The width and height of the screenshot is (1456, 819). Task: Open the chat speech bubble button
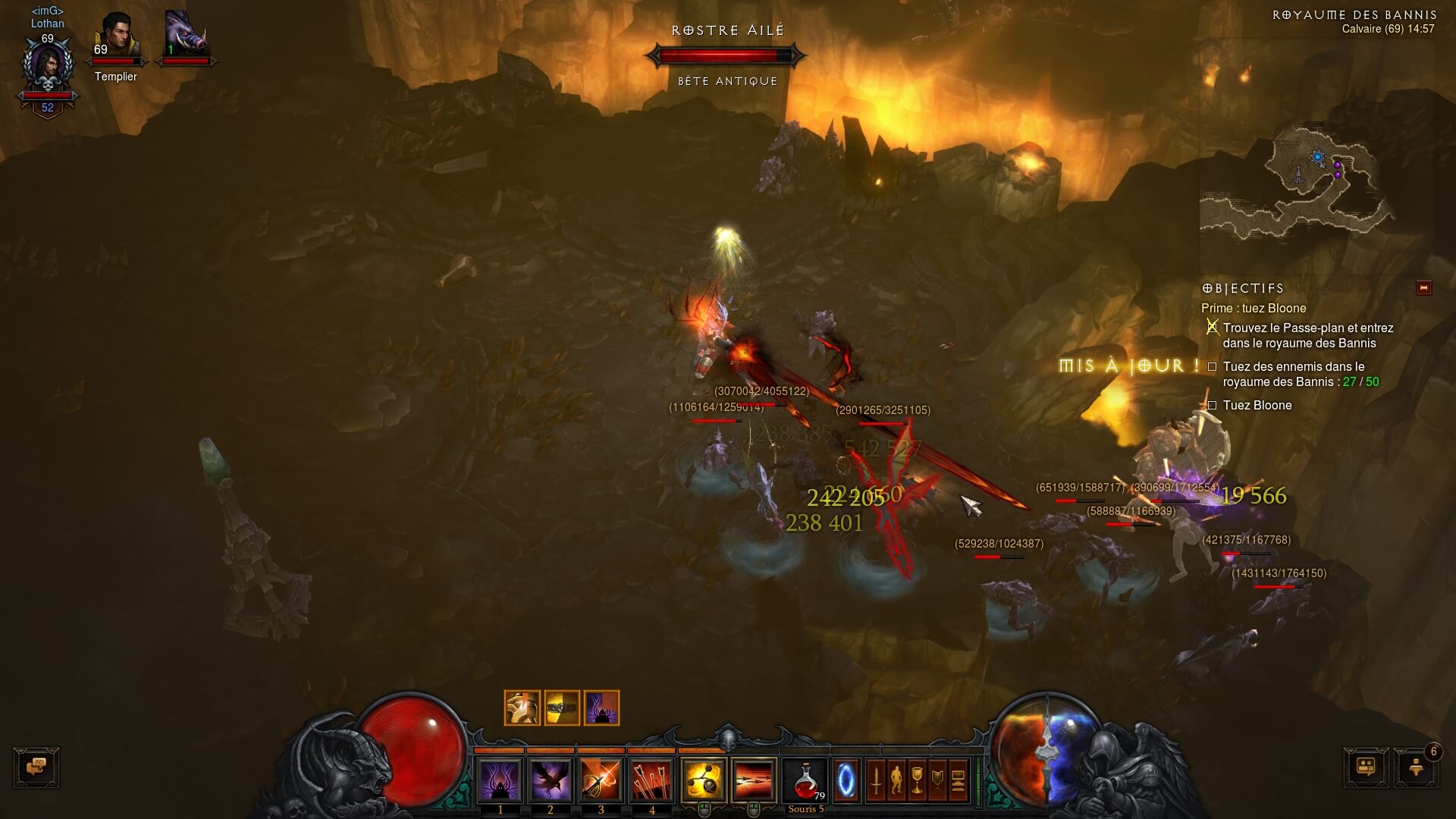click(x=36, y=767)
